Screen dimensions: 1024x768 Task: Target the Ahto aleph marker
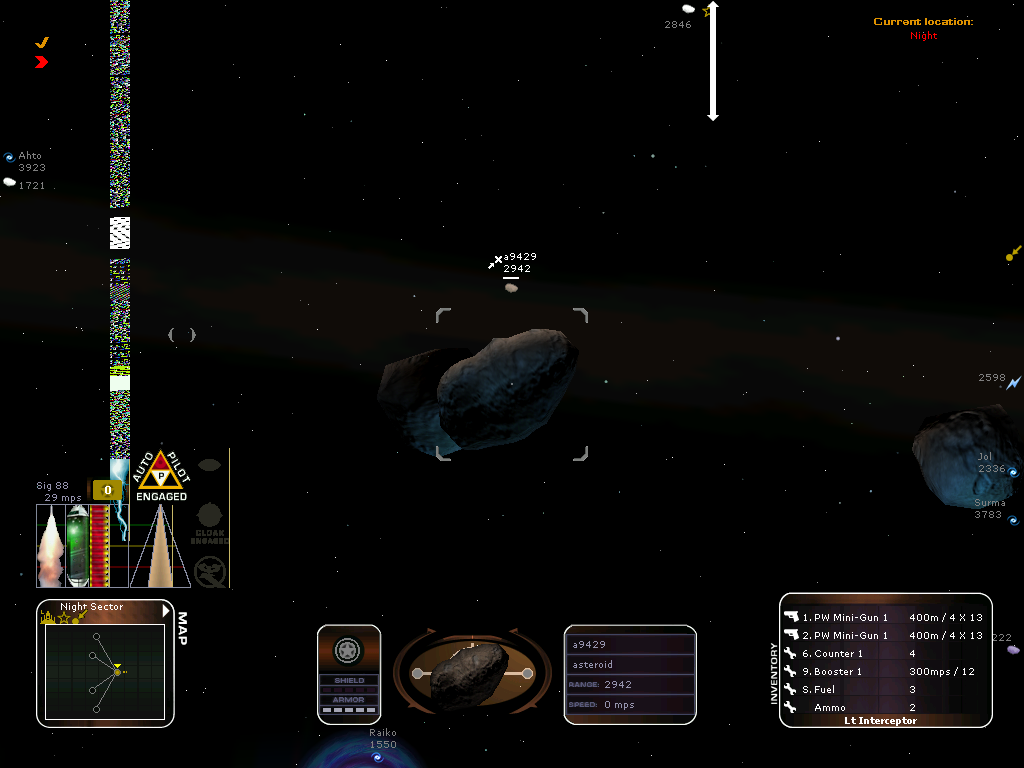pyautogui.click(x=9, y=157)
